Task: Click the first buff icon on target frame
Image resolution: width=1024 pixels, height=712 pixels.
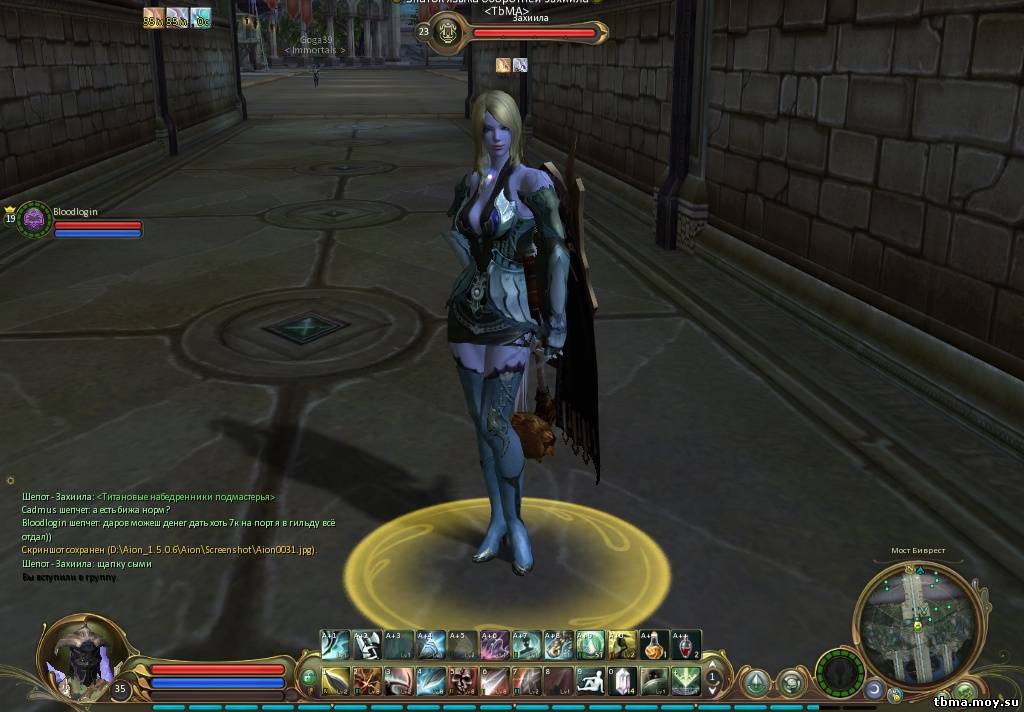Action: 504,65
